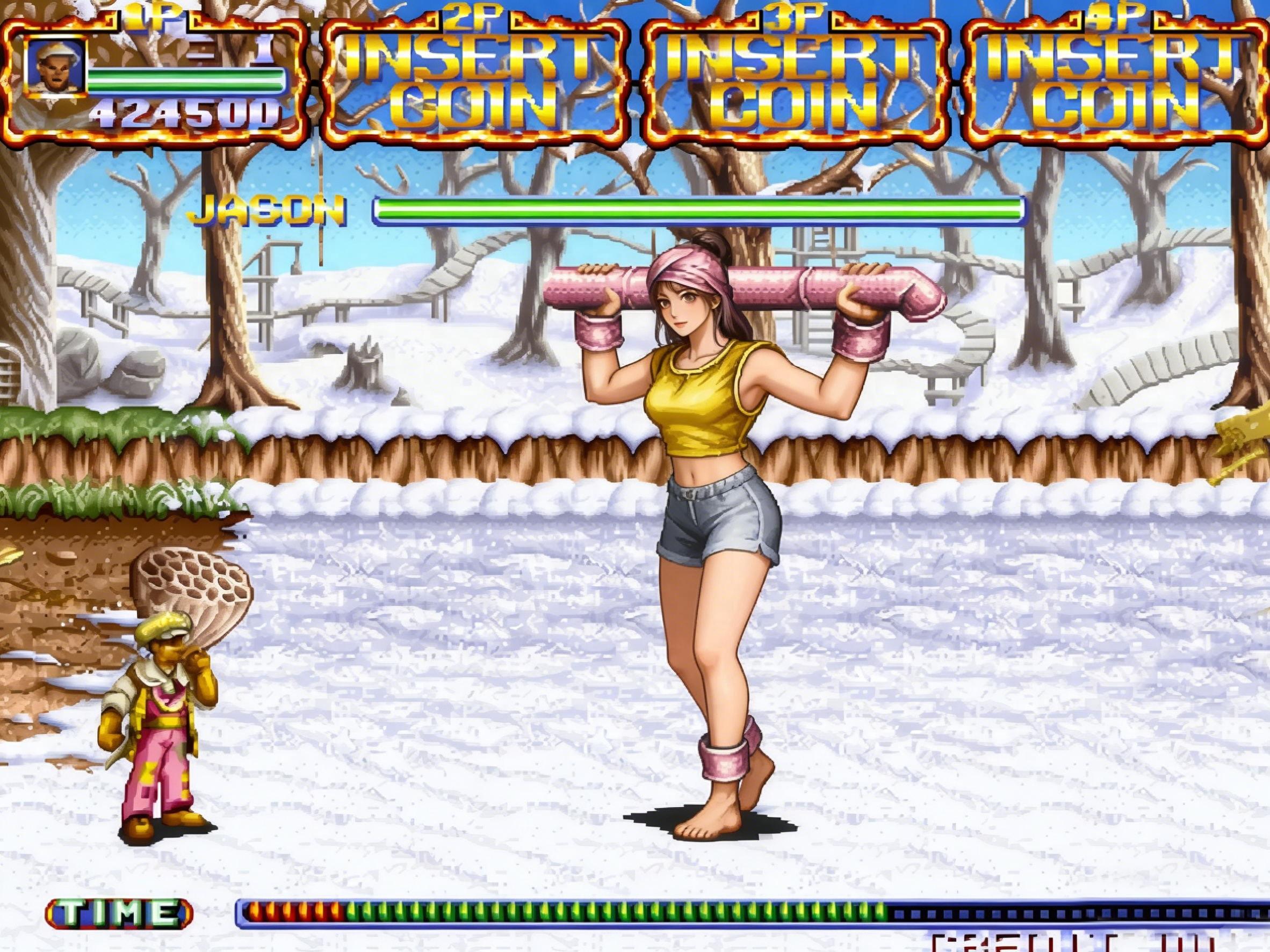Viewport: 1270px width, 952px height.
Task: Choose the 3P Insert Coin panel
Action: pyautogui.click(x=795, y=82)
